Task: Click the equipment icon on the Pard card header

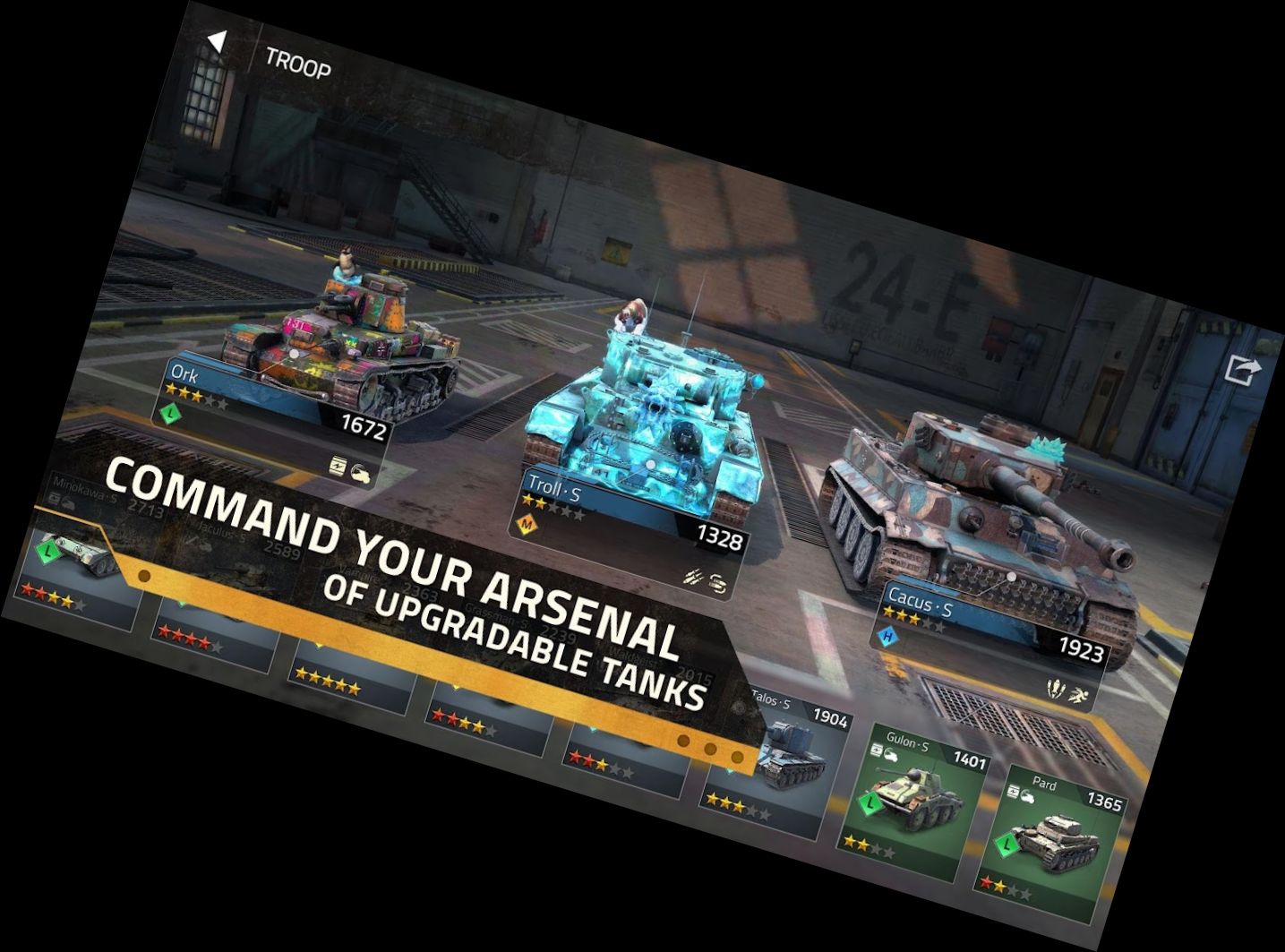Action: 1013,792
